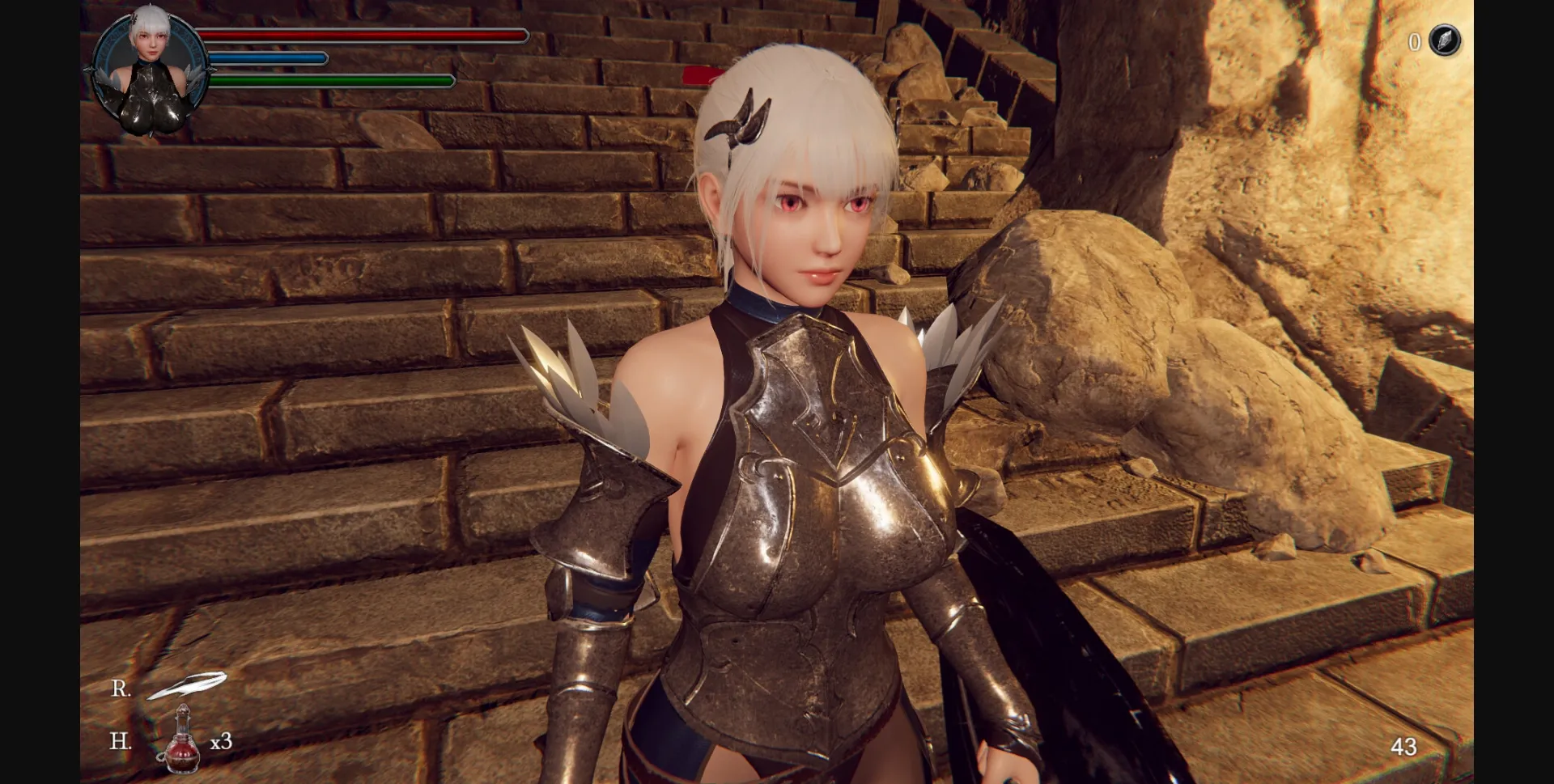Click the dark orb beside the 0 counter
Screen dimensions: 1554x784
[1444, 41]
